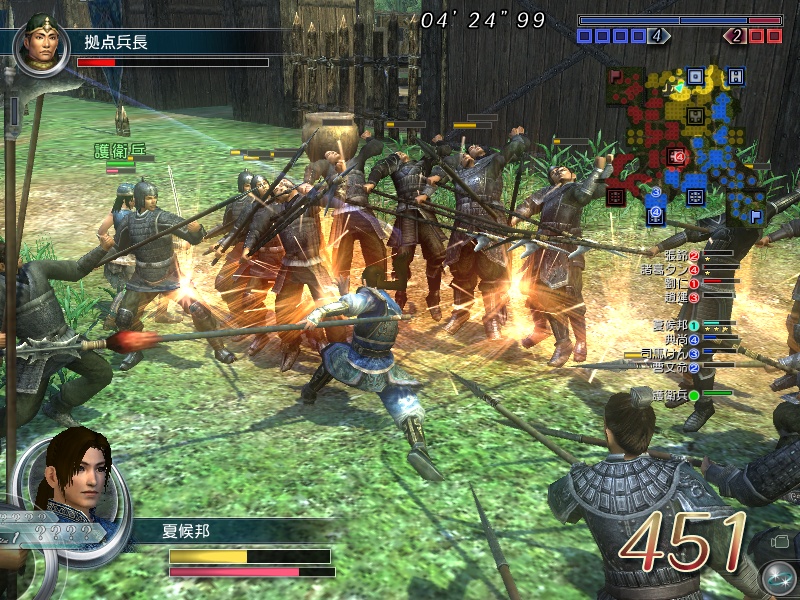
Task: Select 趙運 in the player list
Action: click(678, 297)
